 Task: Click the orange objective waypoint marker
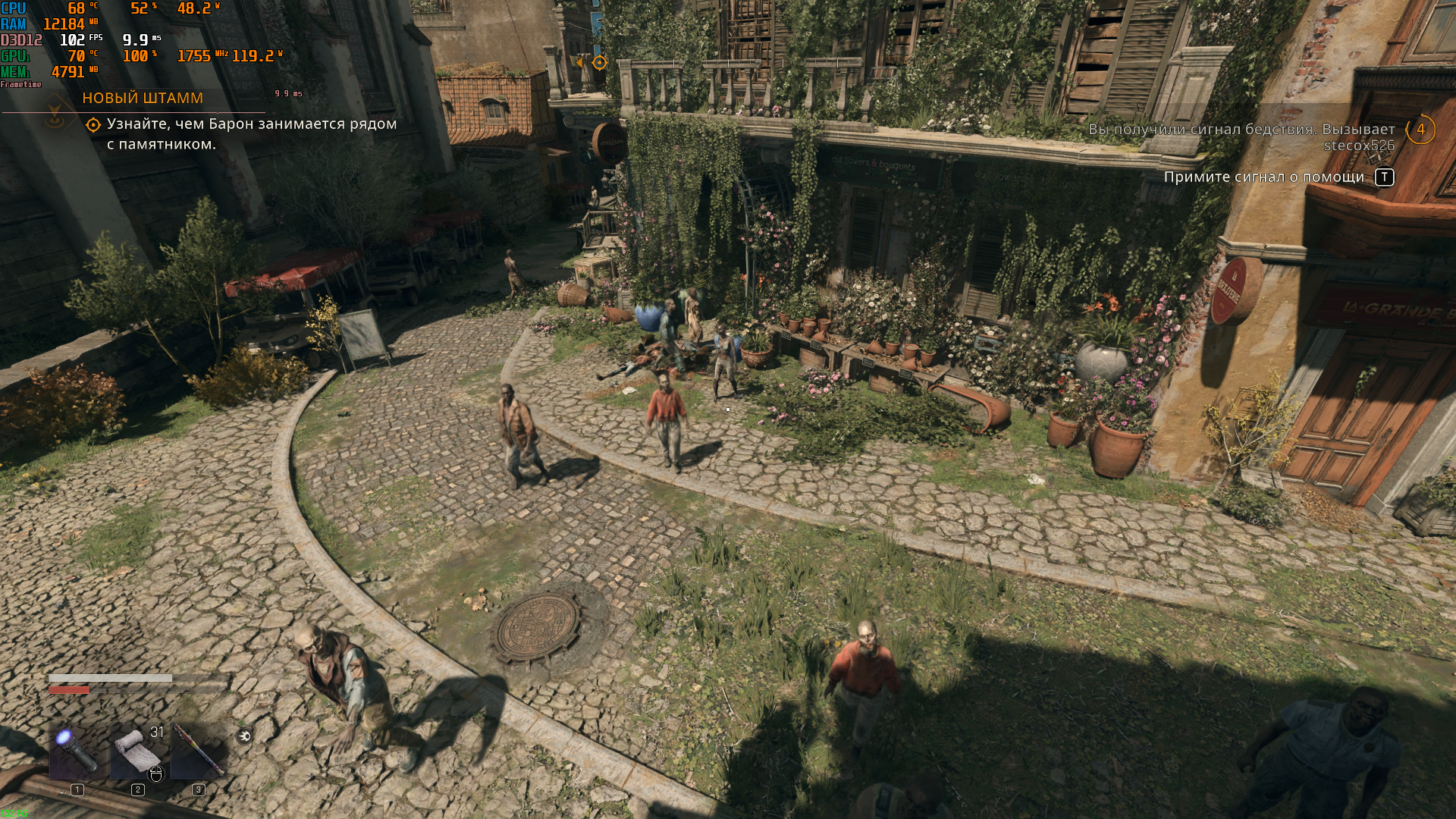599,63
